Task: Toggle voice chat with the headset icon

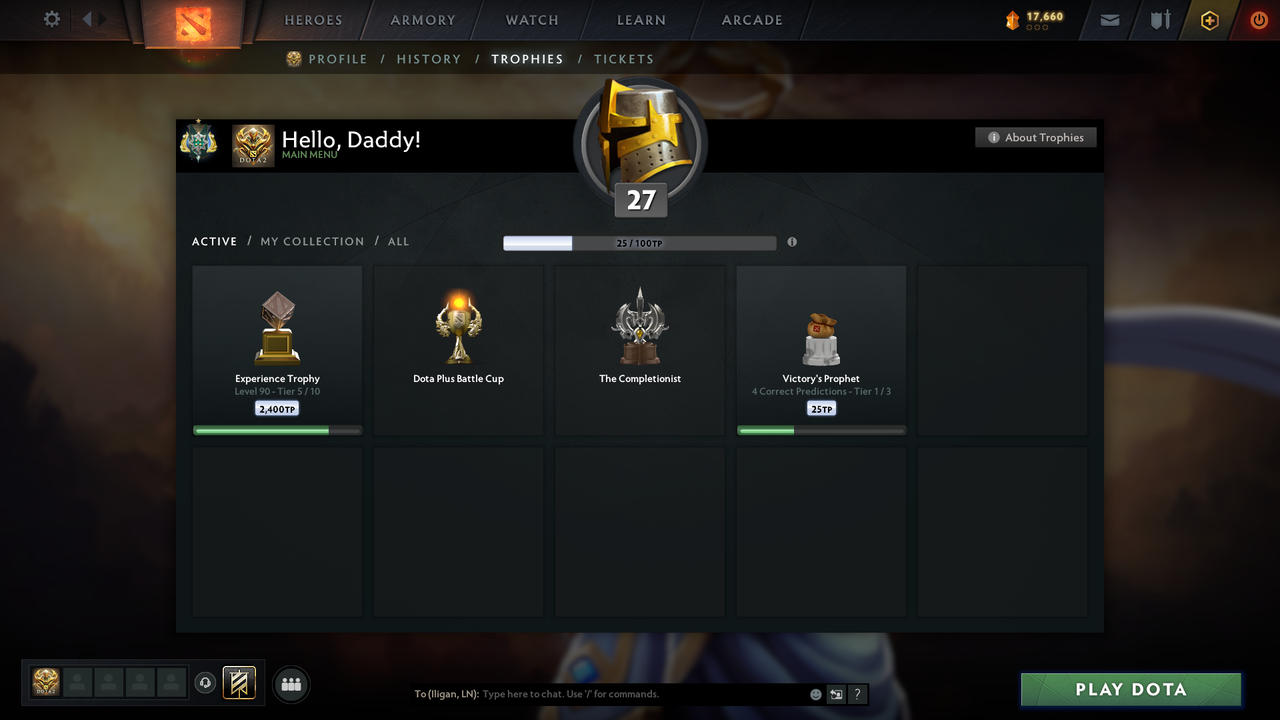Action: 207,683
